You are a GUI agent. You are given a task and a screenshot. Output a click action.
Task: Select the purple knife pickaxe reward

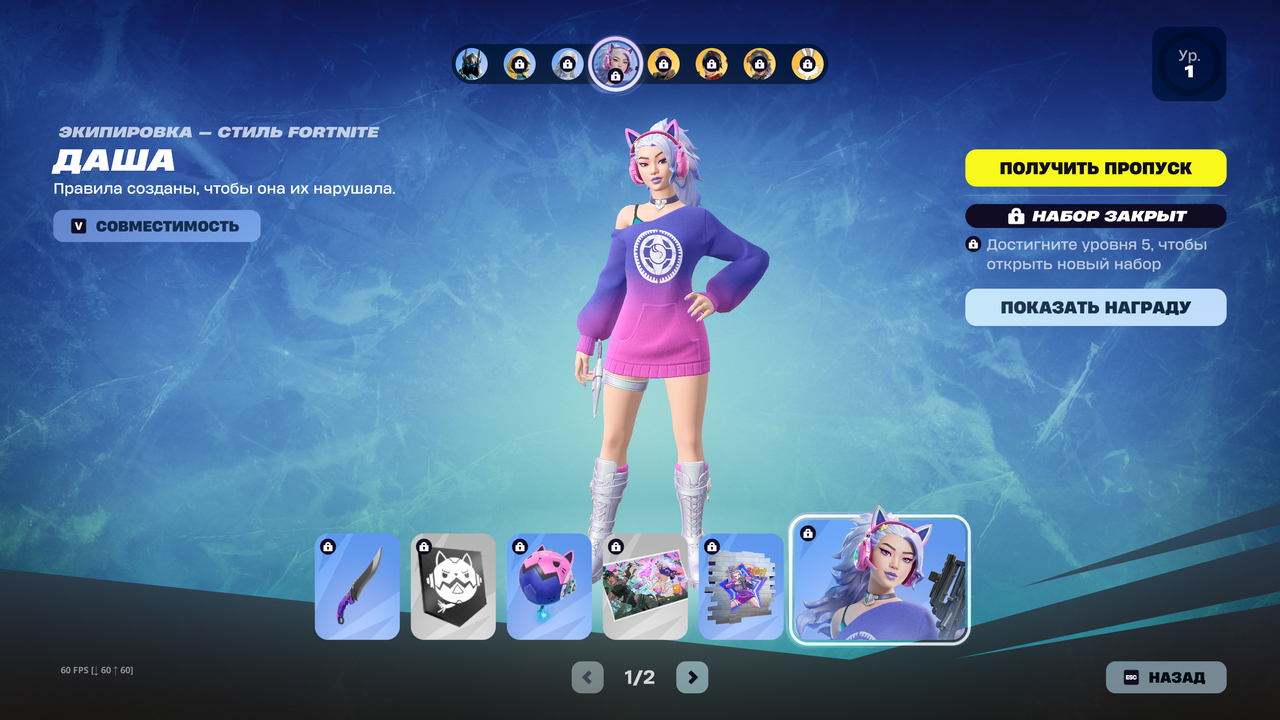coord(357,586)
